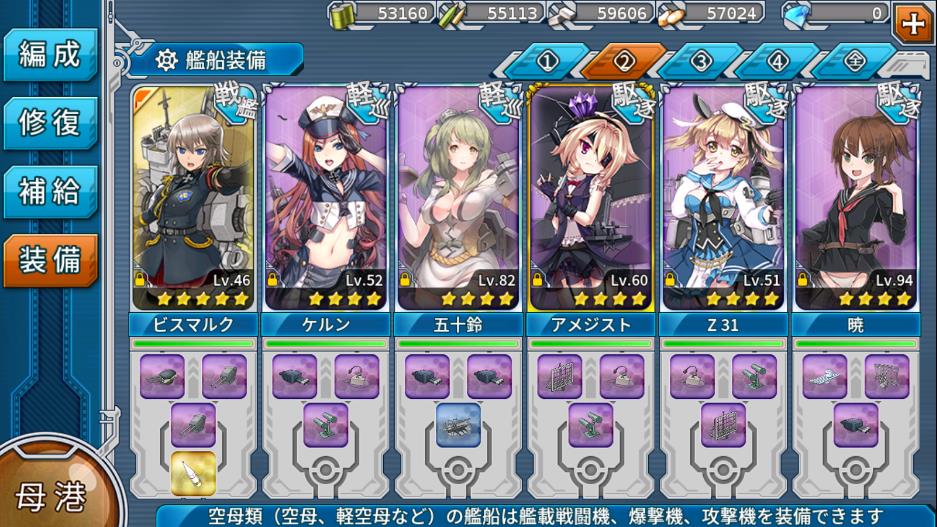This screenshot has width=937, height=527.
Task: Choose the Z31 ship card
Action: (723, 198)
